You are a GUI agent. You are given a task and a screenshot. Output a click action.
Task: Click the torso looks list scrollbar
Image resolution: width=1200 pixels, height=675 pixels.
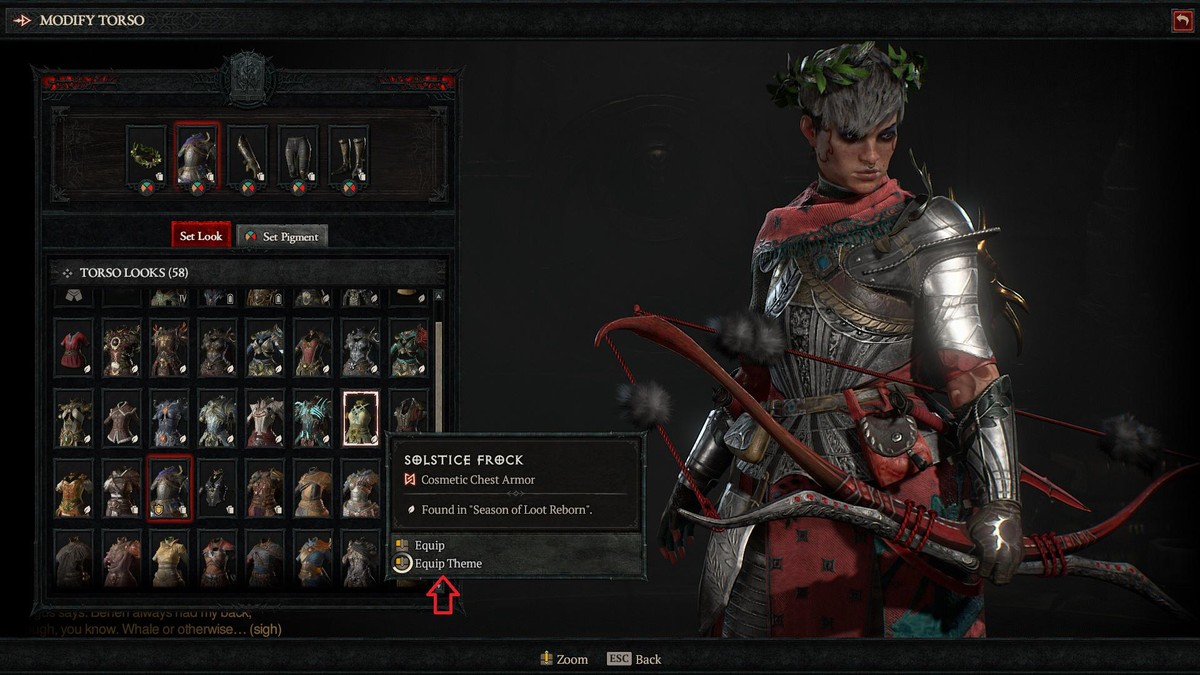[438, 340]
